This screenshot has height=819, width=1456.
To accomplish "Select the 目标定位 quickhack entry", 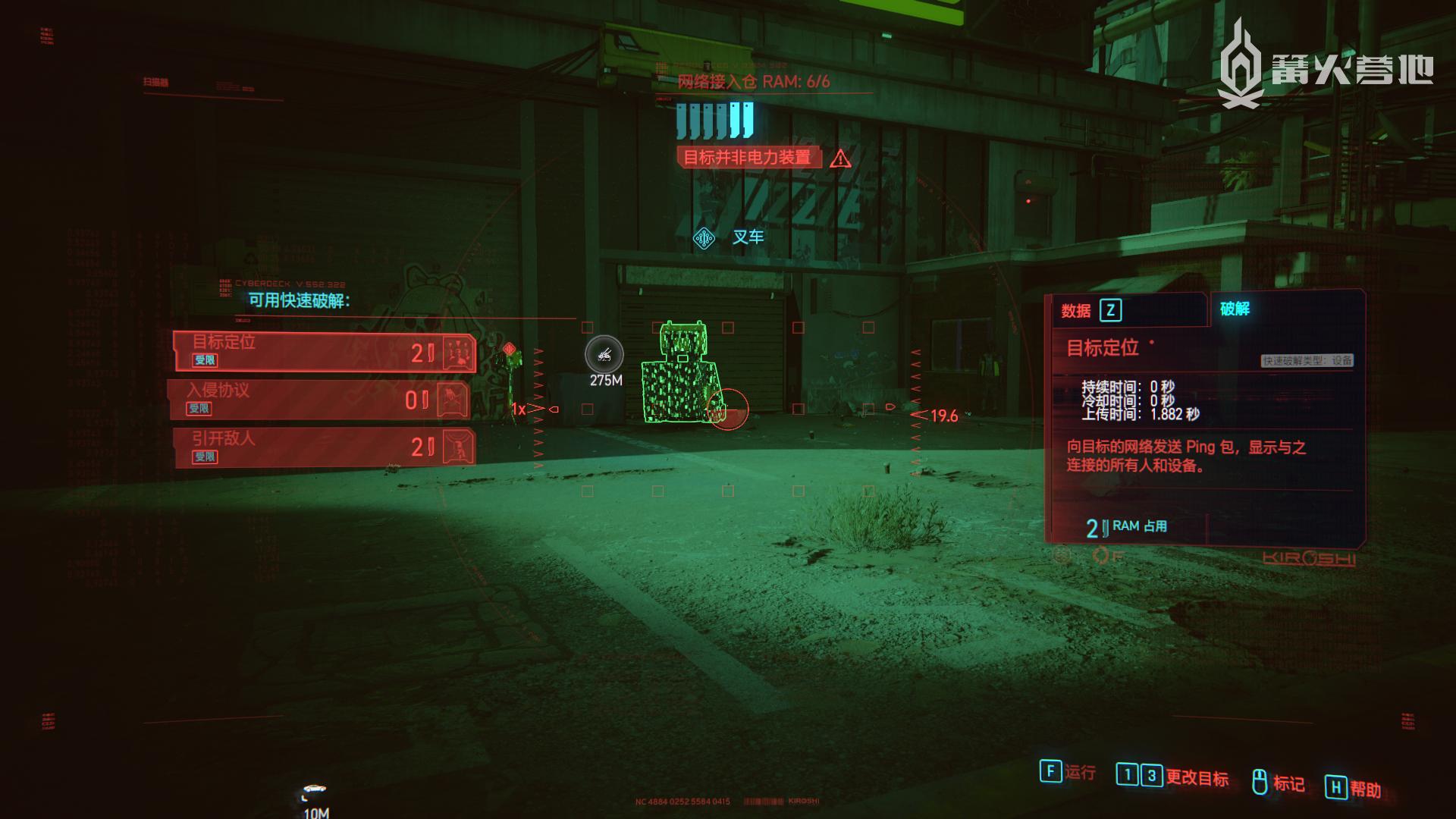I will coord(324,352).
